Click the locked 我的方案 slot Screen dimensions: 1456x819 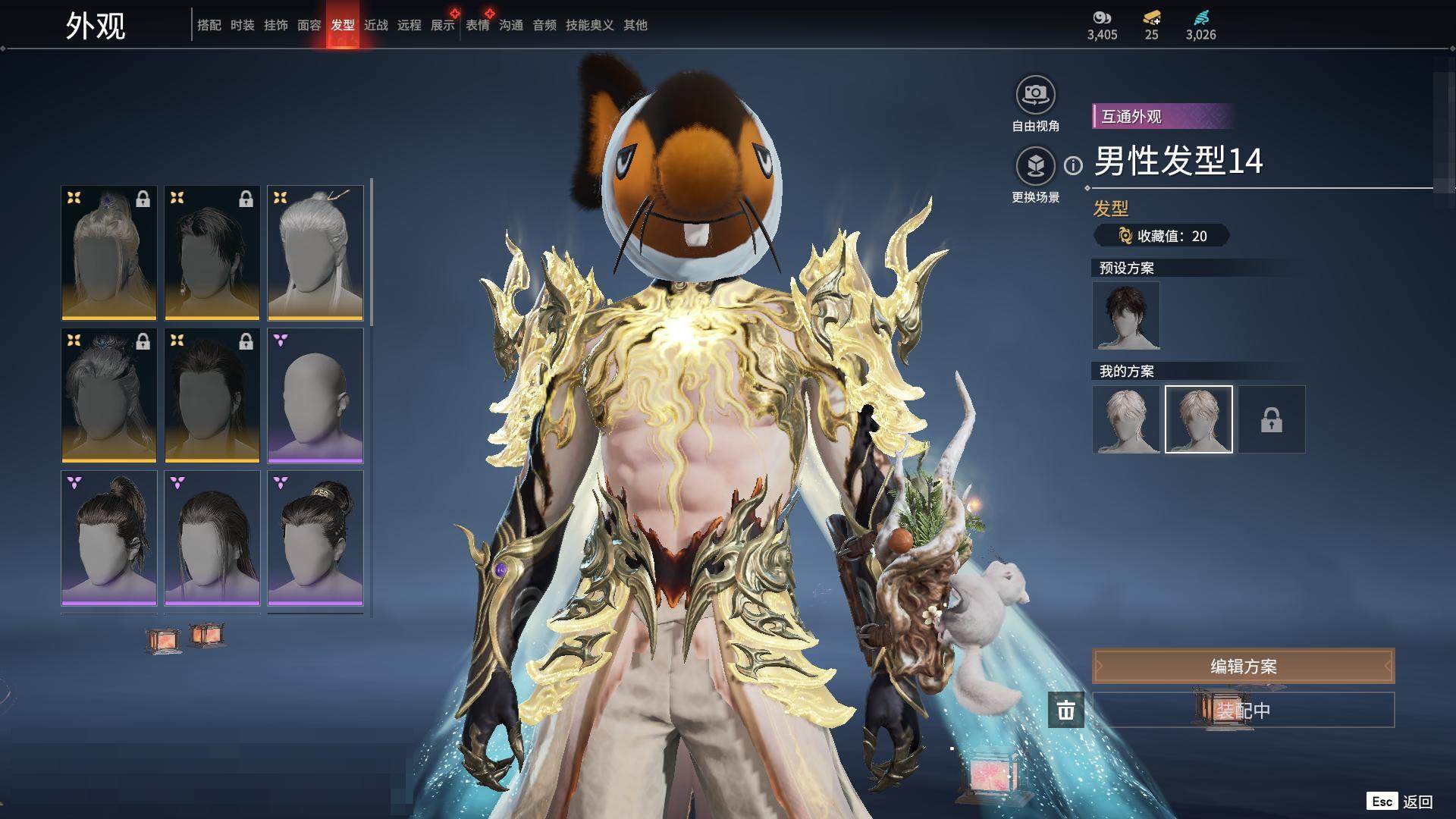(1272, 419)
